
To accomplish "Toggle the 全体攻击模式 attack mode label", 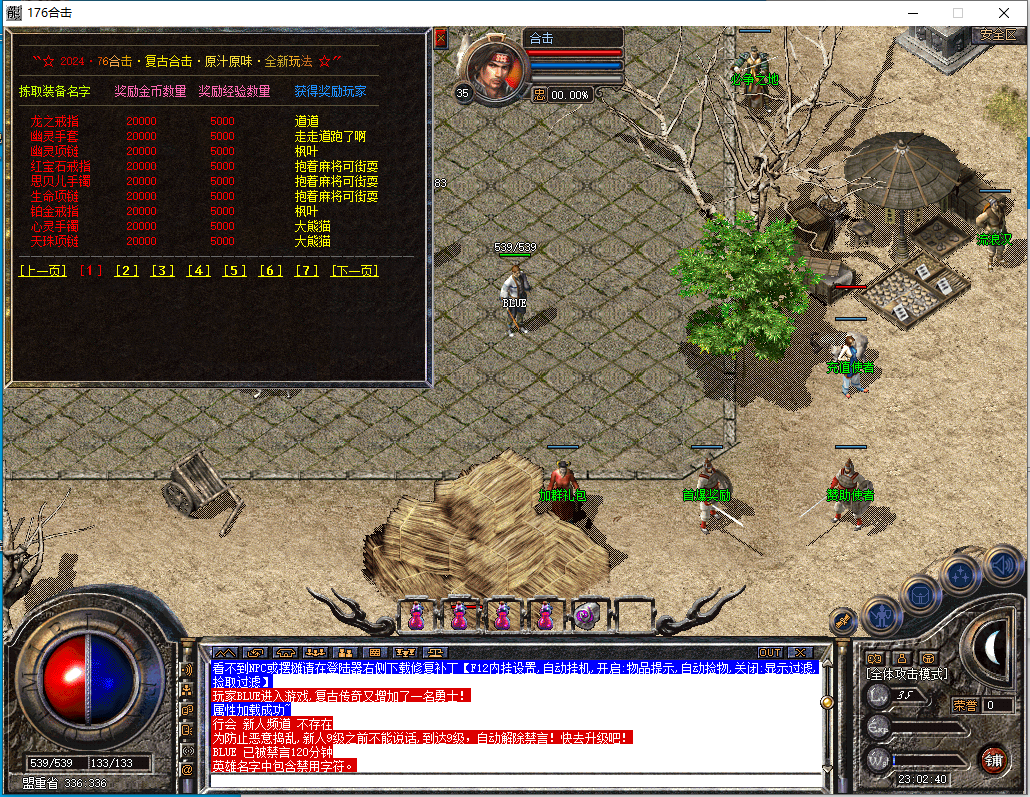I will [906, 675].
